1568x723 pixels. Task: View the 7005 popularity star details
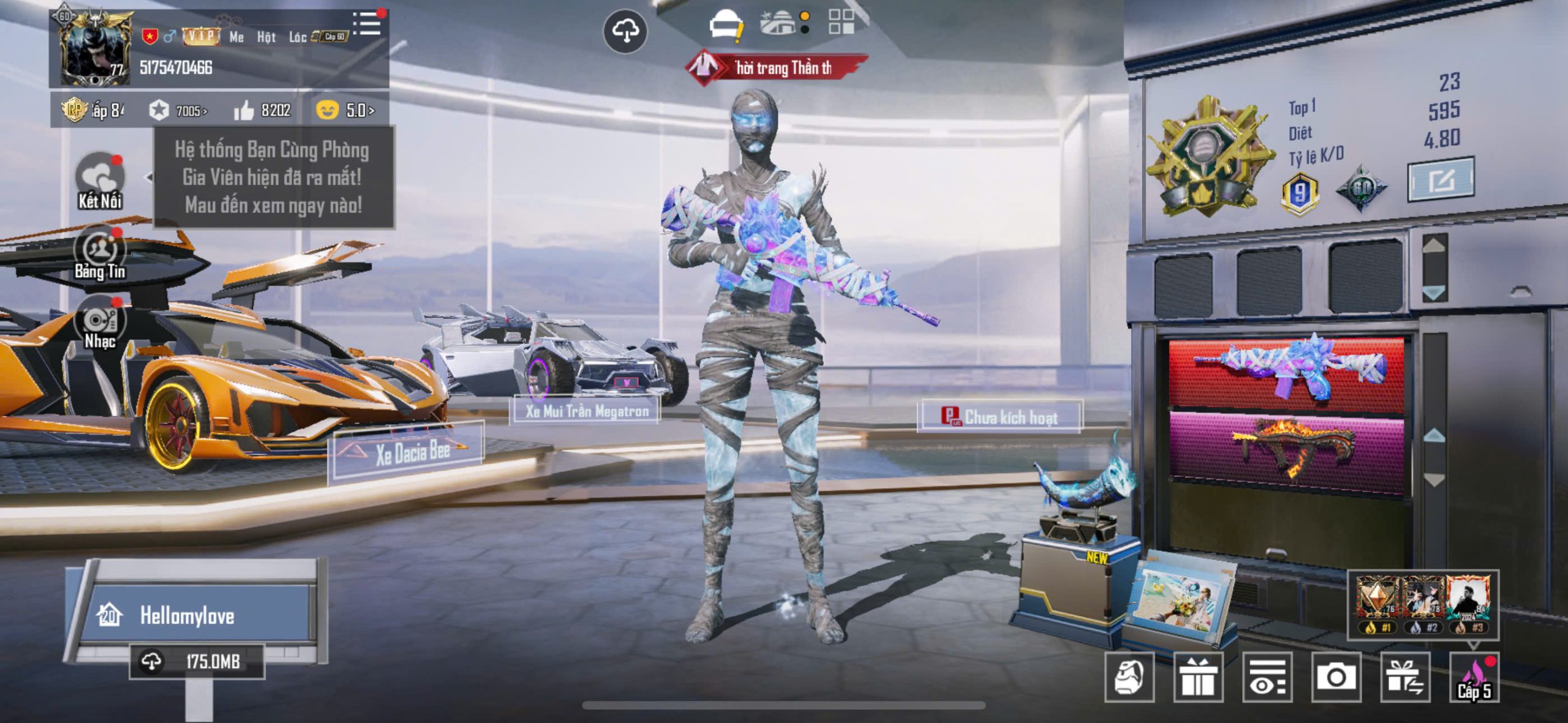[178, 110]
